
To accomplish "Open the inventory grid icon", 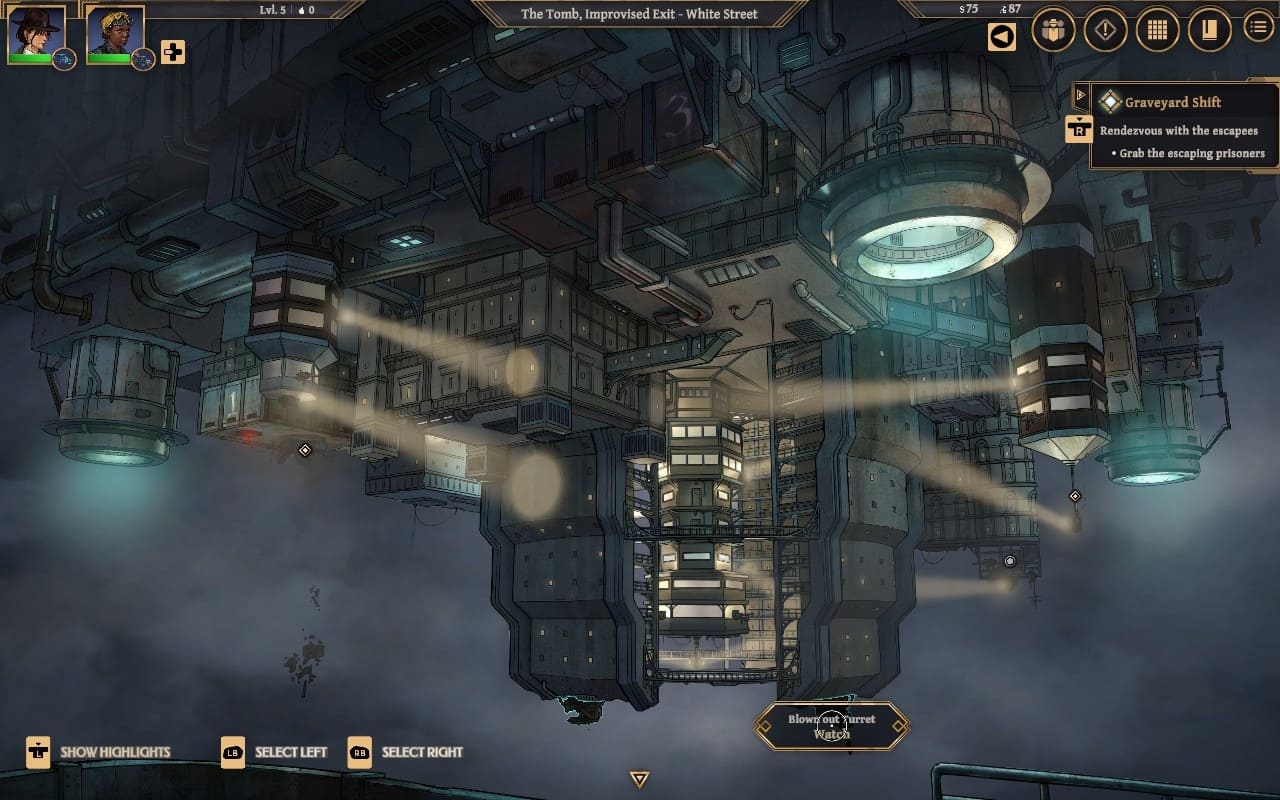I will click(x=1157, y=30).
